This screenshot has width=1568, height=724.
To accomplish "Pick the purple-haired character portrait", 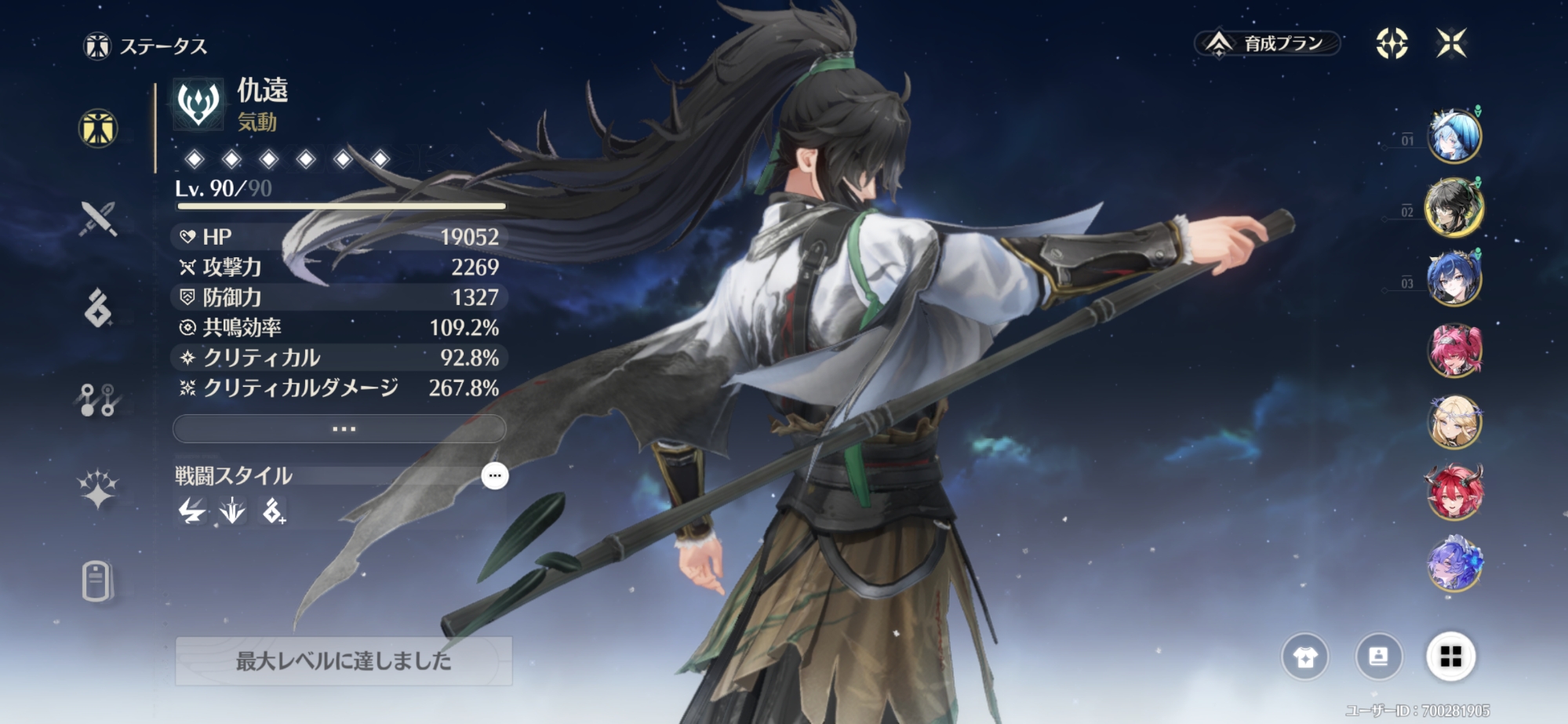I will click(1453, 564).
